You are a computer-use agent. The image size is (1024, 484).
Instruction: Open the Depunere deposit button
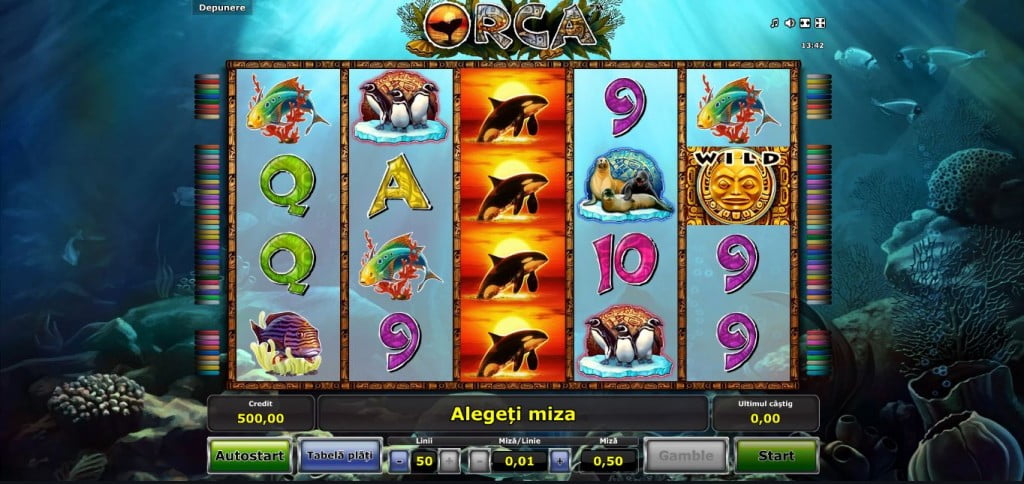point(220,7)
